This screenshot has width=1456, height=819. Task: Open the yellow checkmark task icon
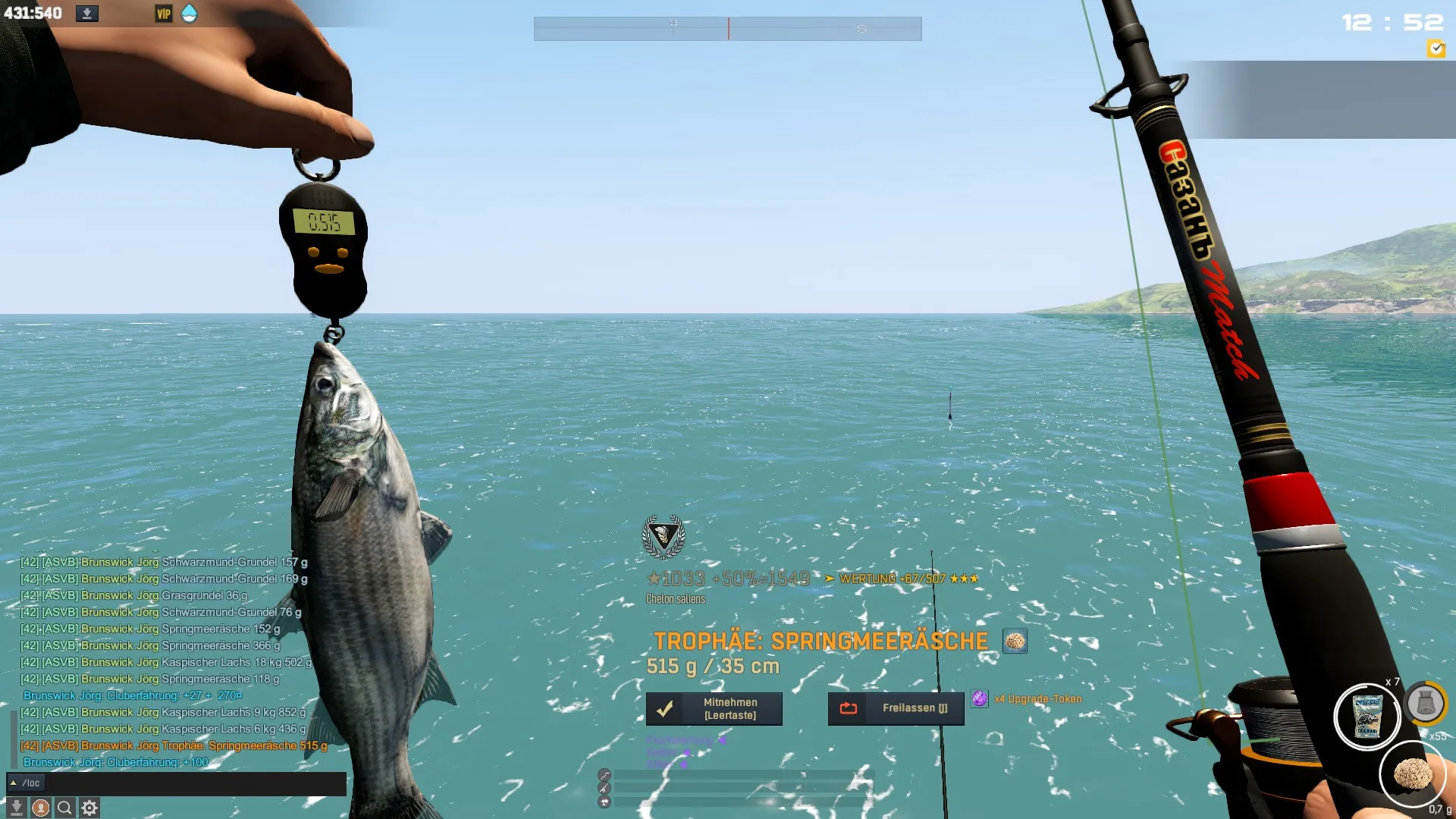pyautogui.click(x=1436, y=49)
